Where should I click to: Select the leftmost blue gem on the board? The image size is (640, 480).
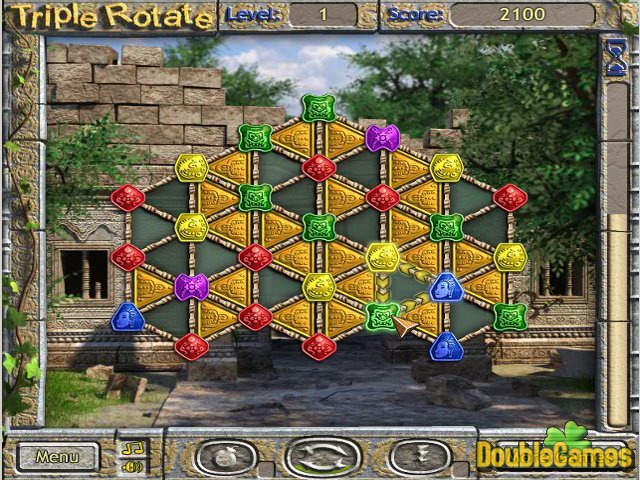click(x=128, y=317)
